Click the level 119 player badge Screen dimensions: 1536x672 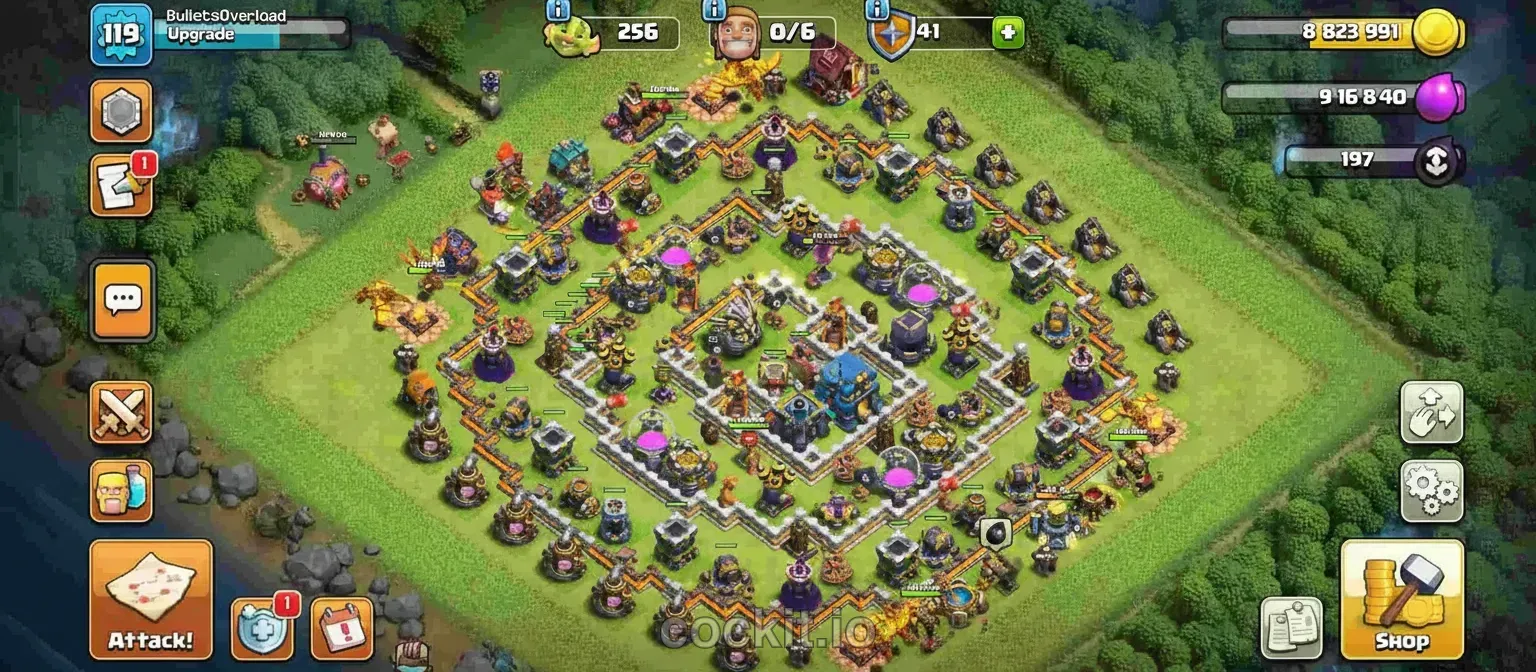(121, 34)
